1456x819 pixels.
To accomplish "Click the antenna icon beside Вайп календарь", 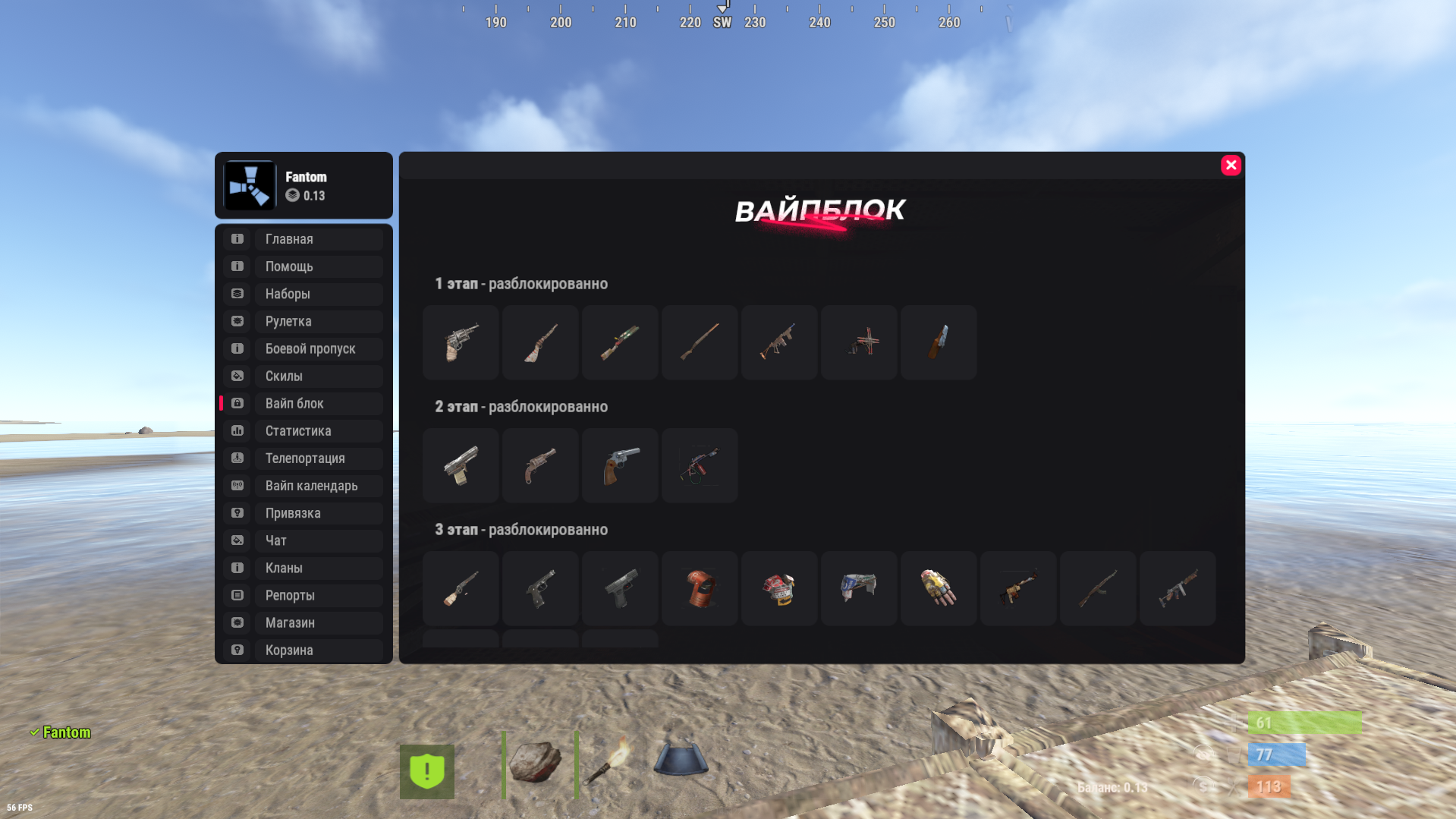I will [237, 485].
